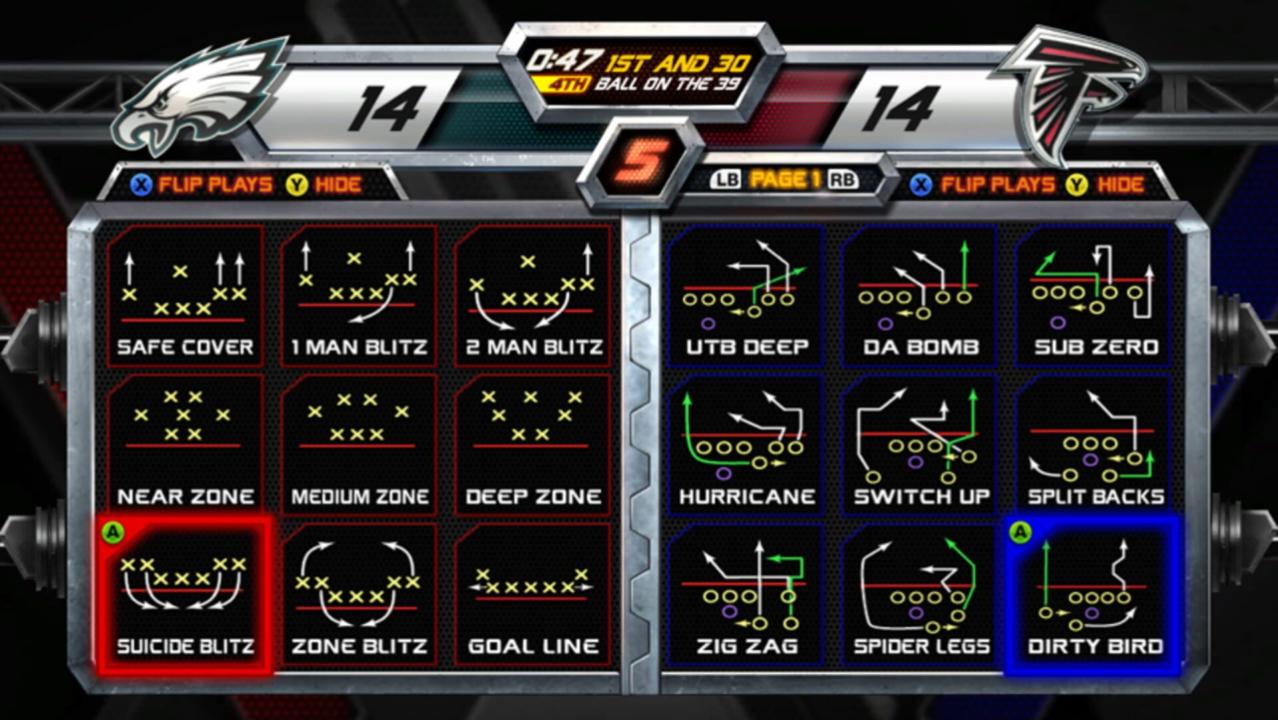Select the Sub Zero play

[x=1095, y=296]
